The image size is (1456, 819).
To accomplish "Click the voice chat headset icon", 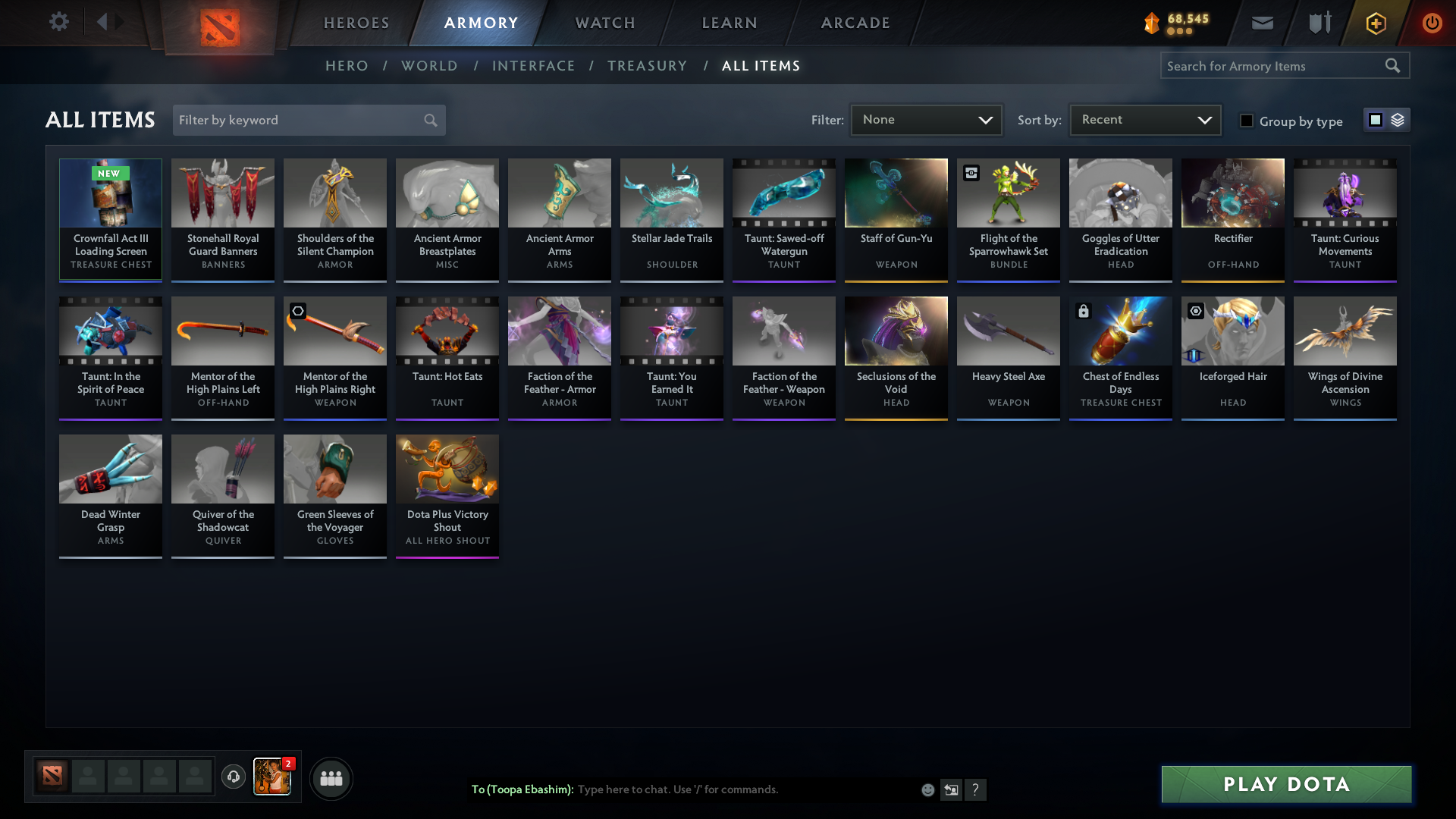I will pos(233,778).
